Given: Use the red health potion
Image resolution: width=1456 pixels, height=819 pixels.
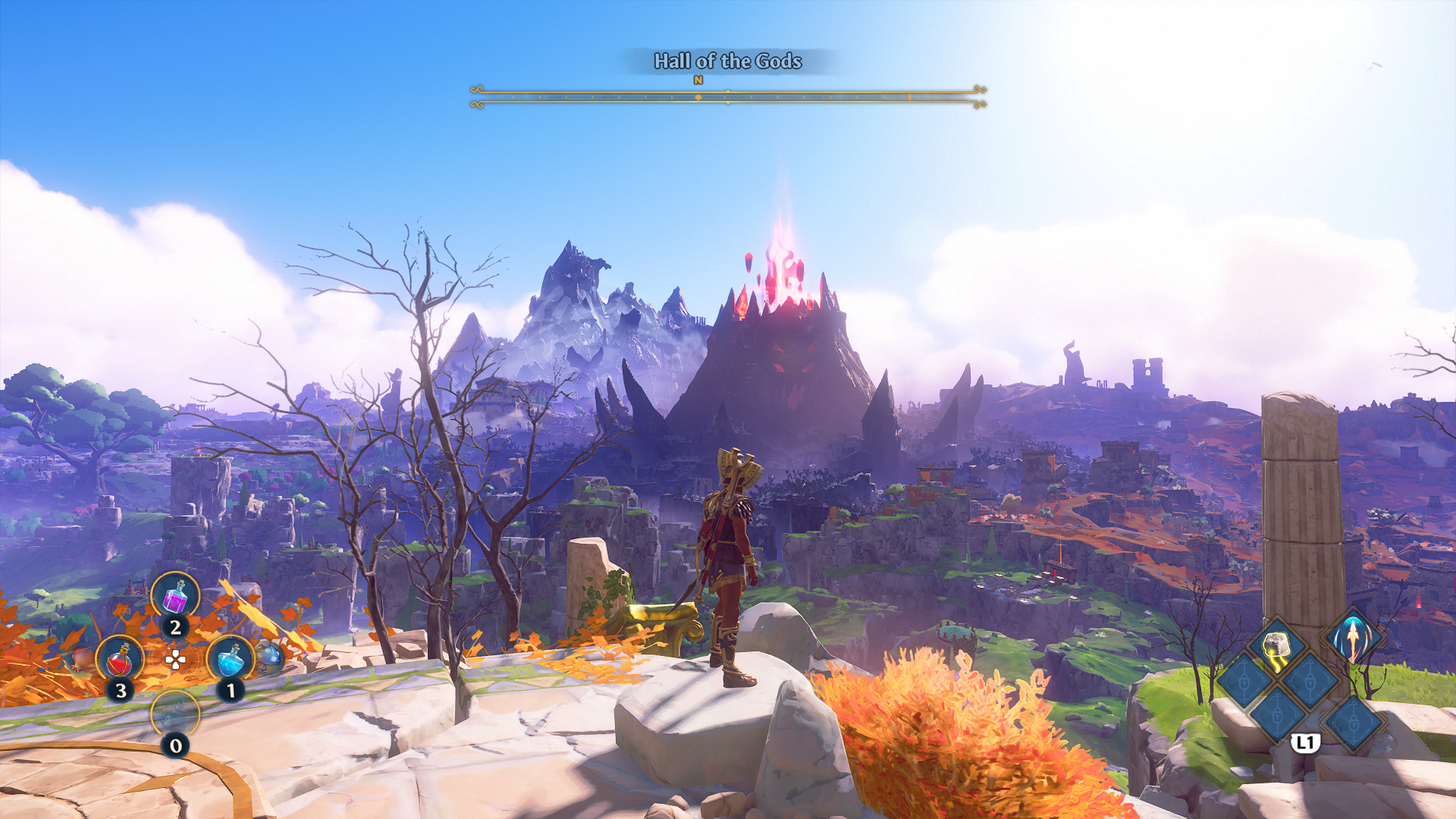Looking at the screenshot, I should point(120,660).
